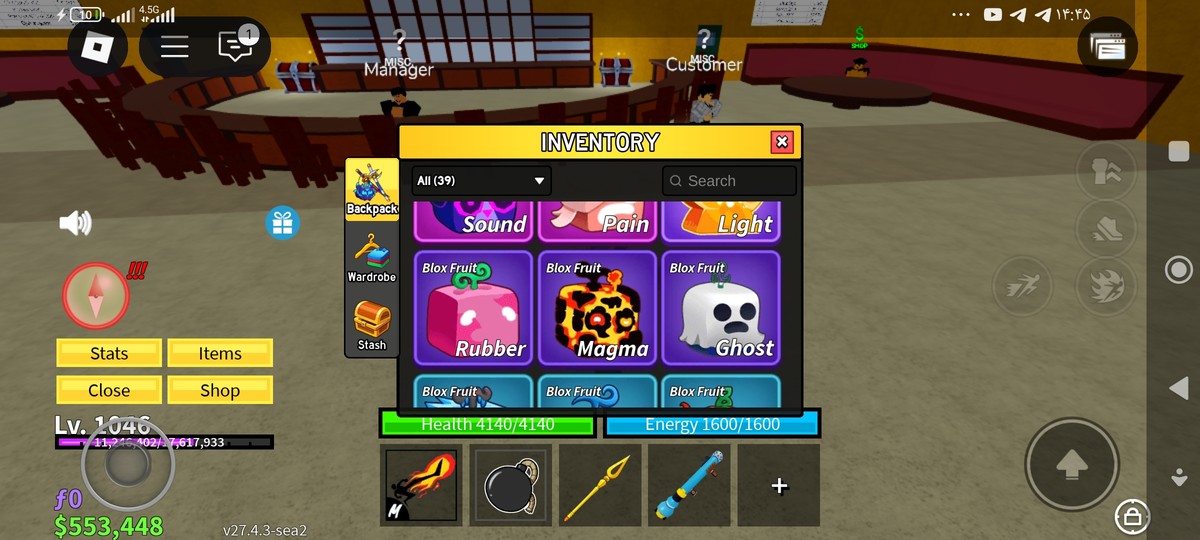Open the Shop menu
The width and height of the screenshot is (1200, 540).
click(220, 390)
